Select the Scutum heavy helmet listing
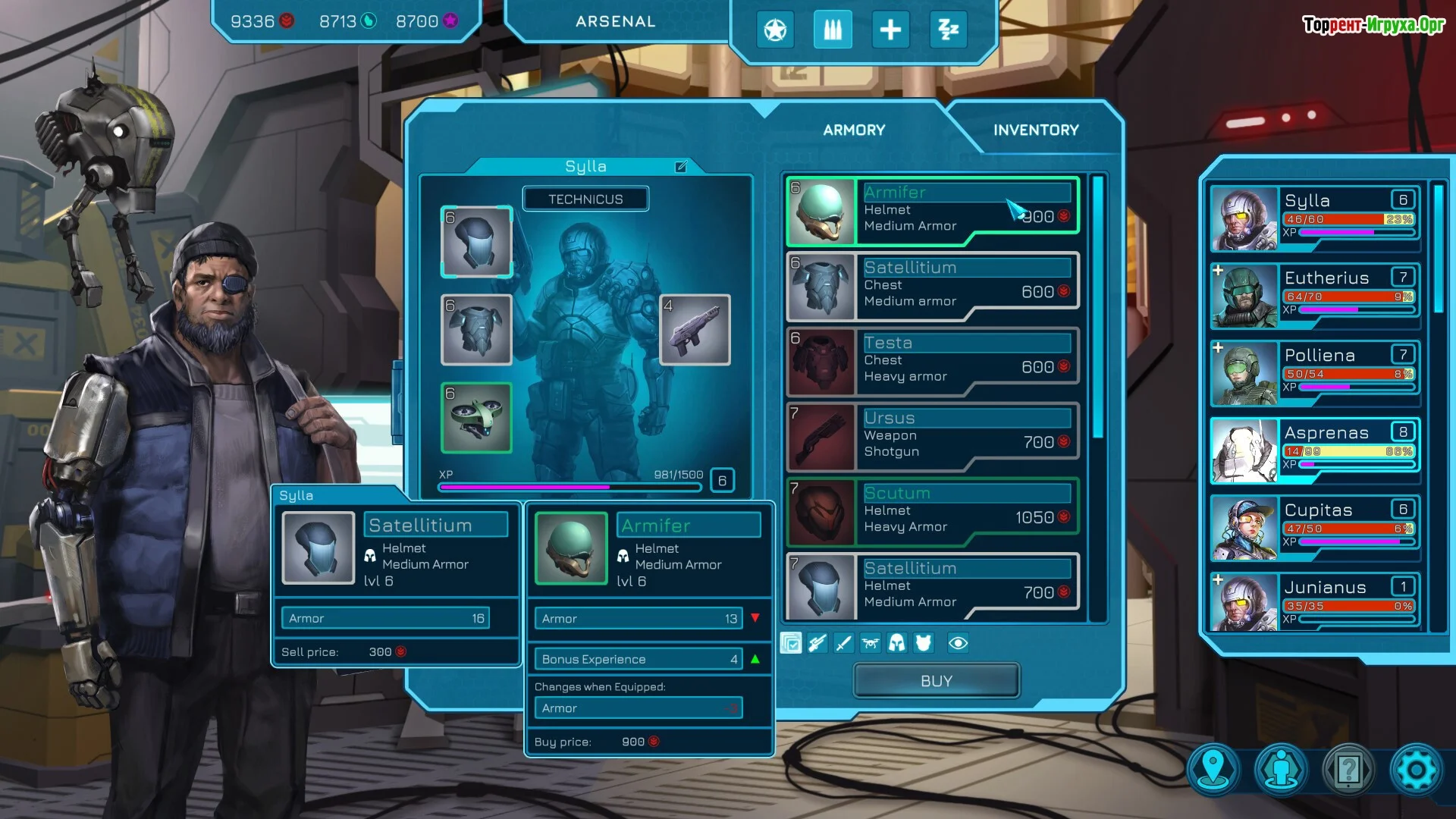1456x819 pixels. click(x=933, y=512)
